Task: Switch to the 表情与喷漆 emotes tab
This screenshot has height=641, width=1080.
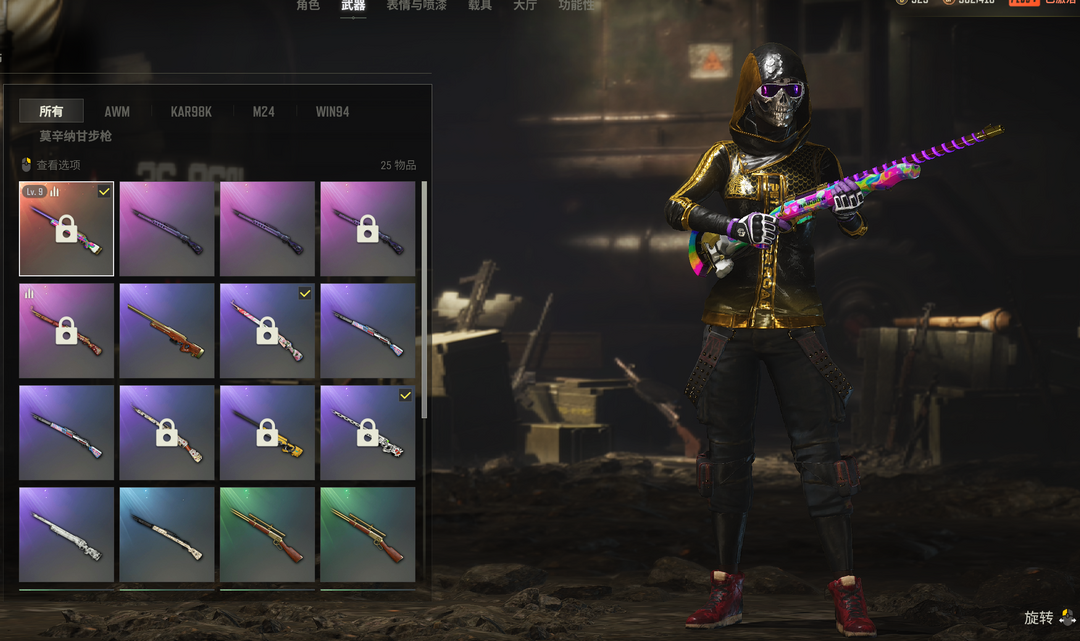Action: tap(416, 6)
